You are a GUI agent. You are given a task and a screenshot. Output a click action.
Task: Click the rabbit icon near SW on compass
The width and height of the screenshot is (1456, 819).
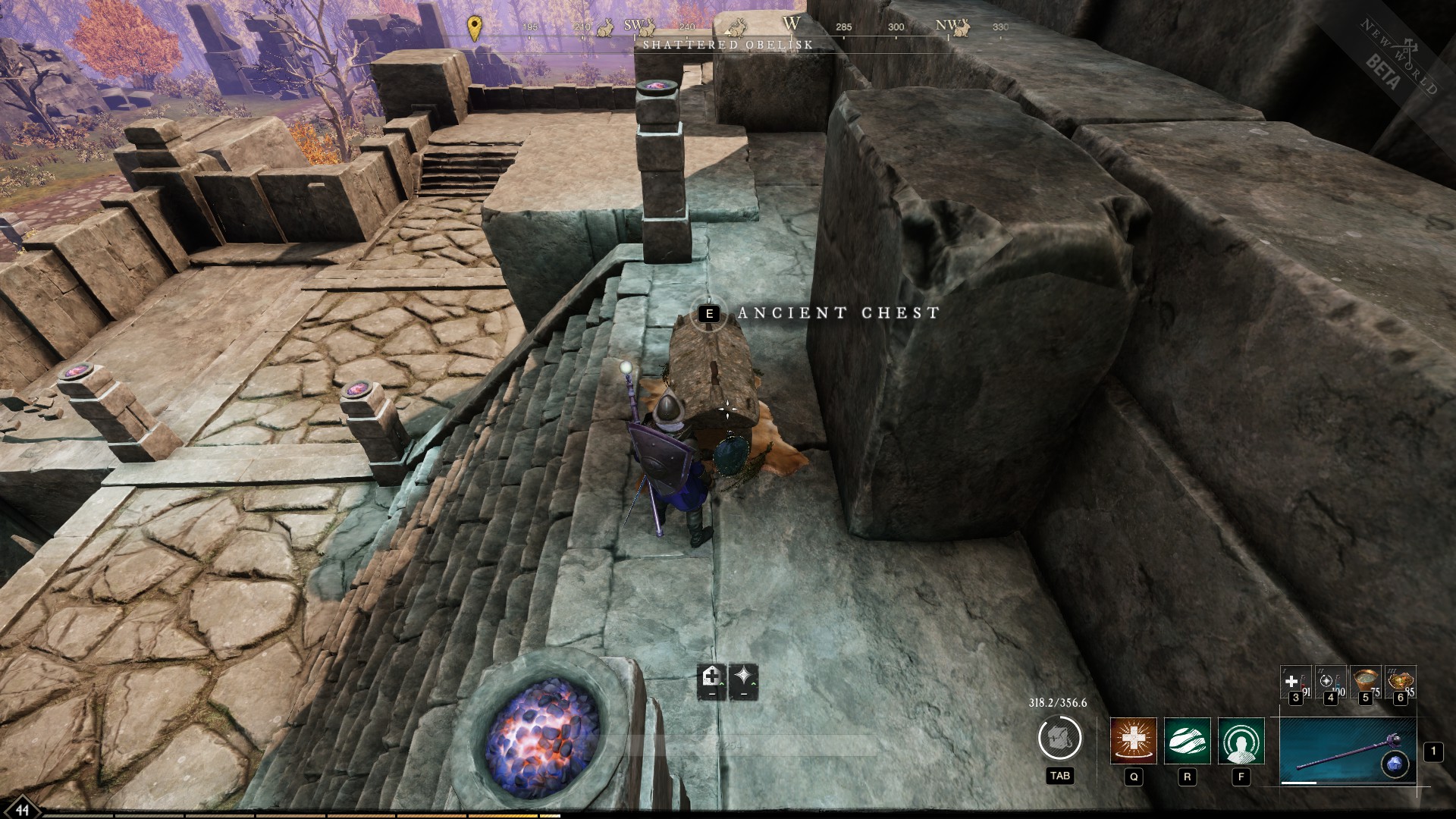click(x=646, y=27)
